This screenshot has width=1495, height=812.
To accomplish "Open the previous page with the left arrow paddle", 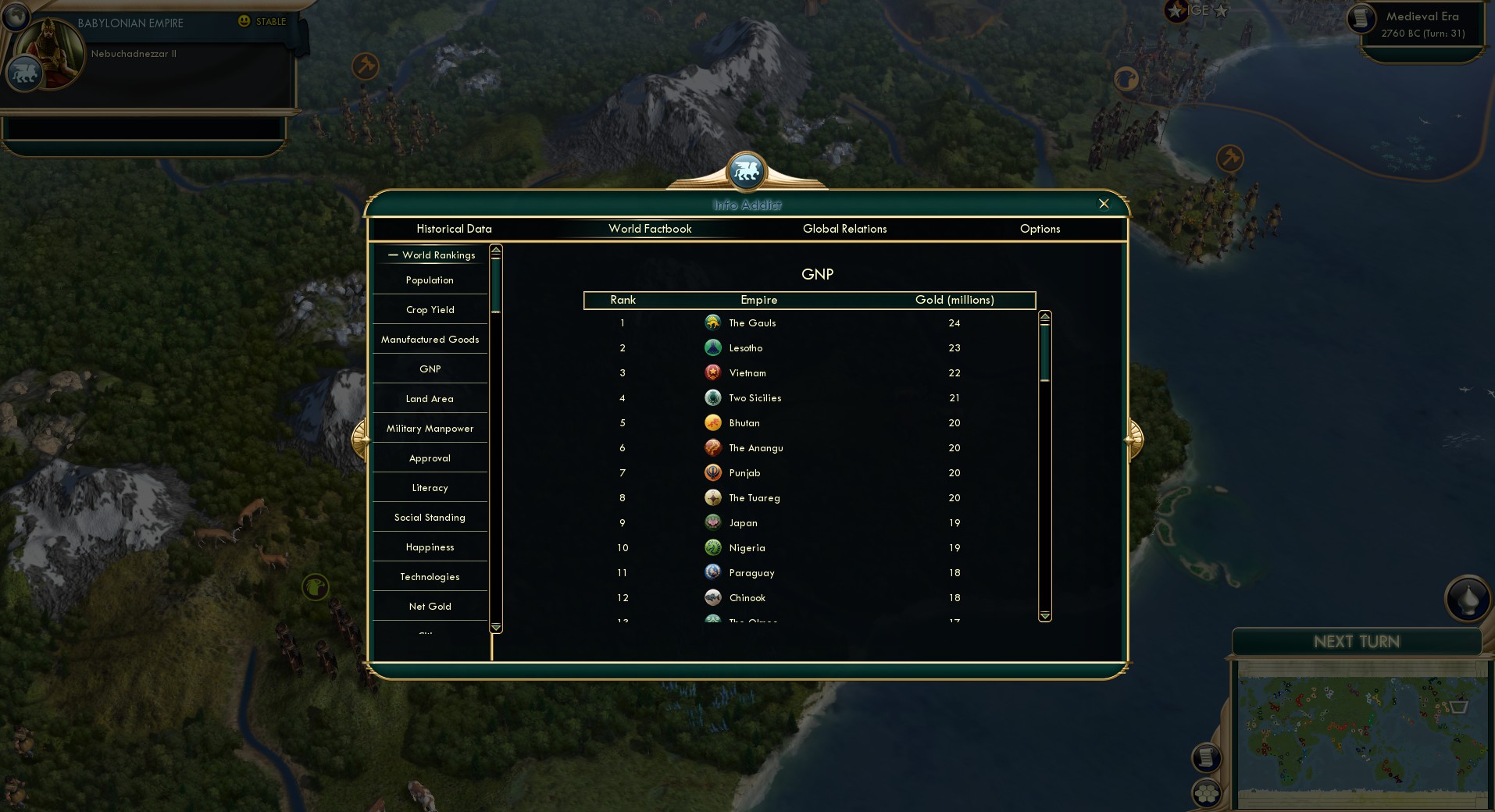I will 361,439.
